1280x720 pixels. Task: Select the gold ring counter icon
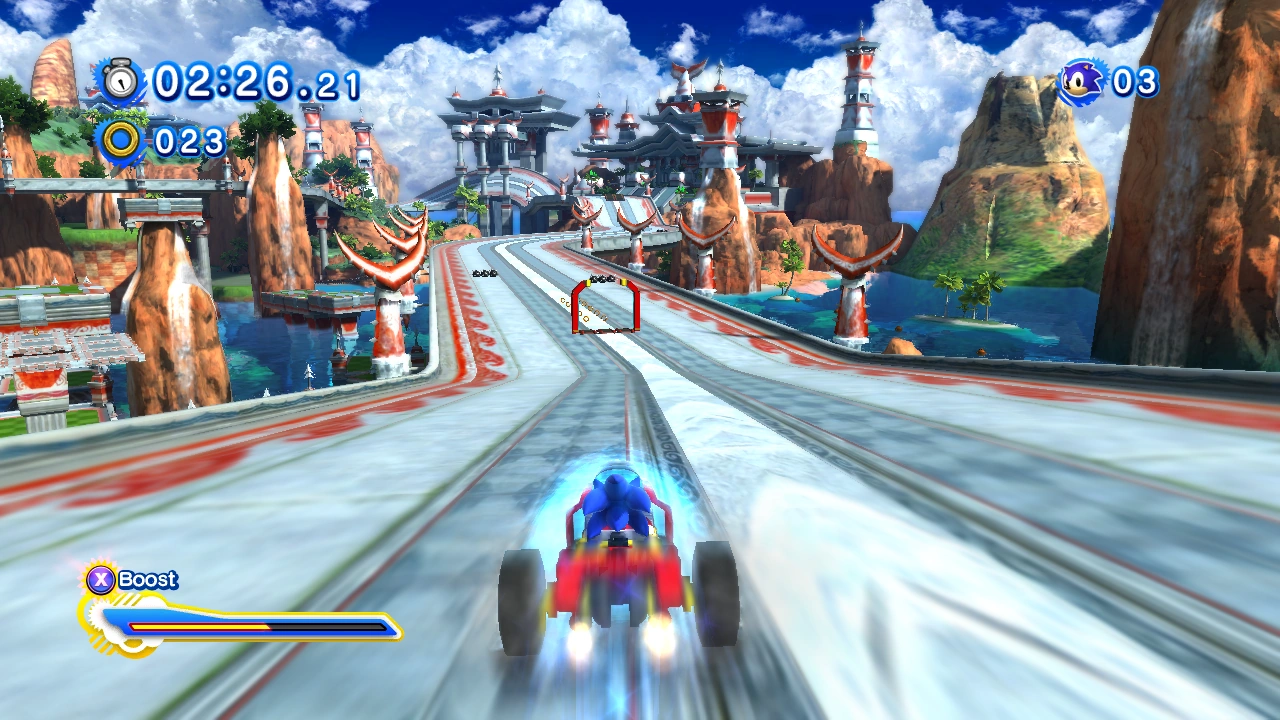(121, 140)
